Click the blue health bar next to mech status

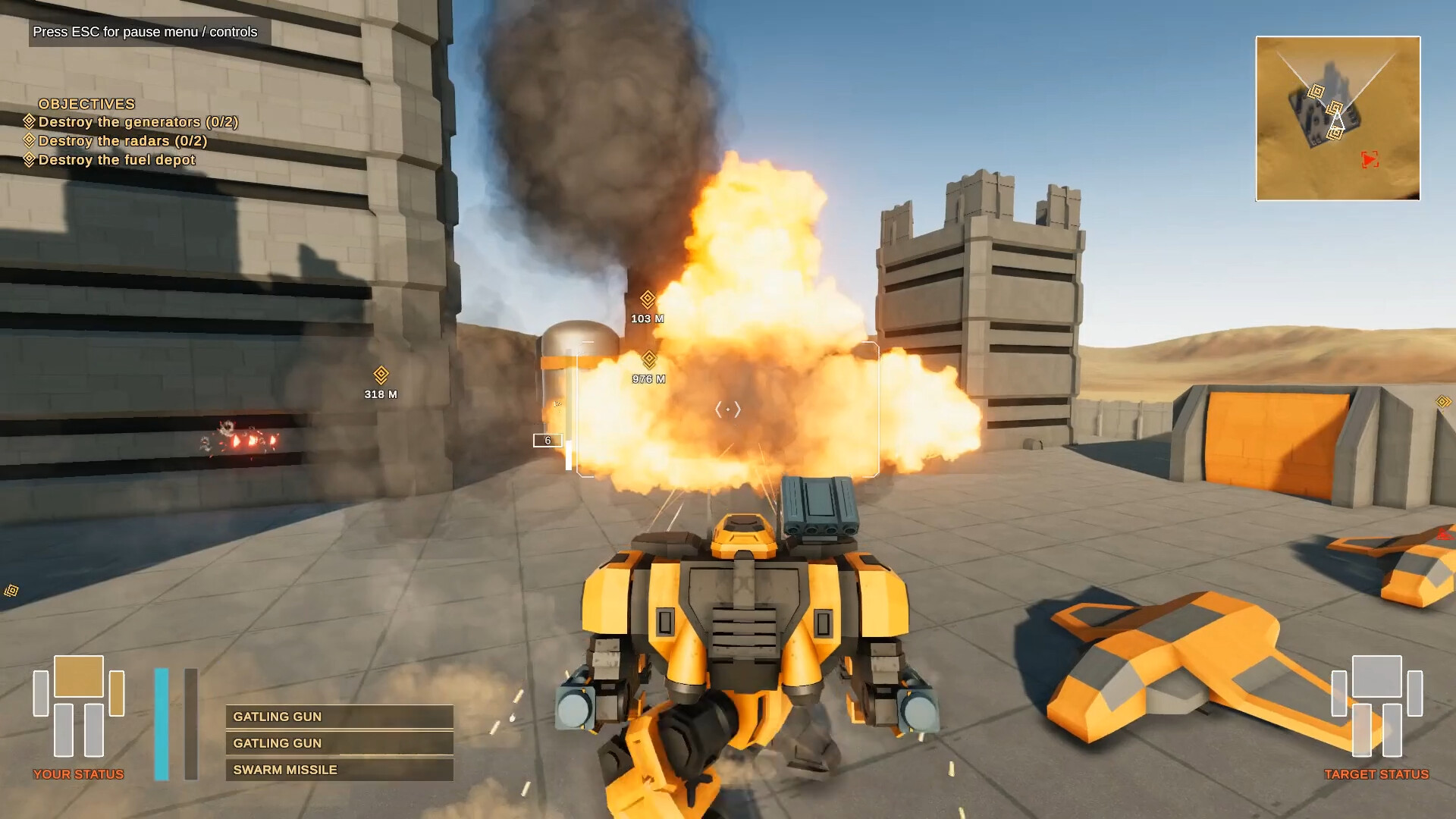coord(161,720)
